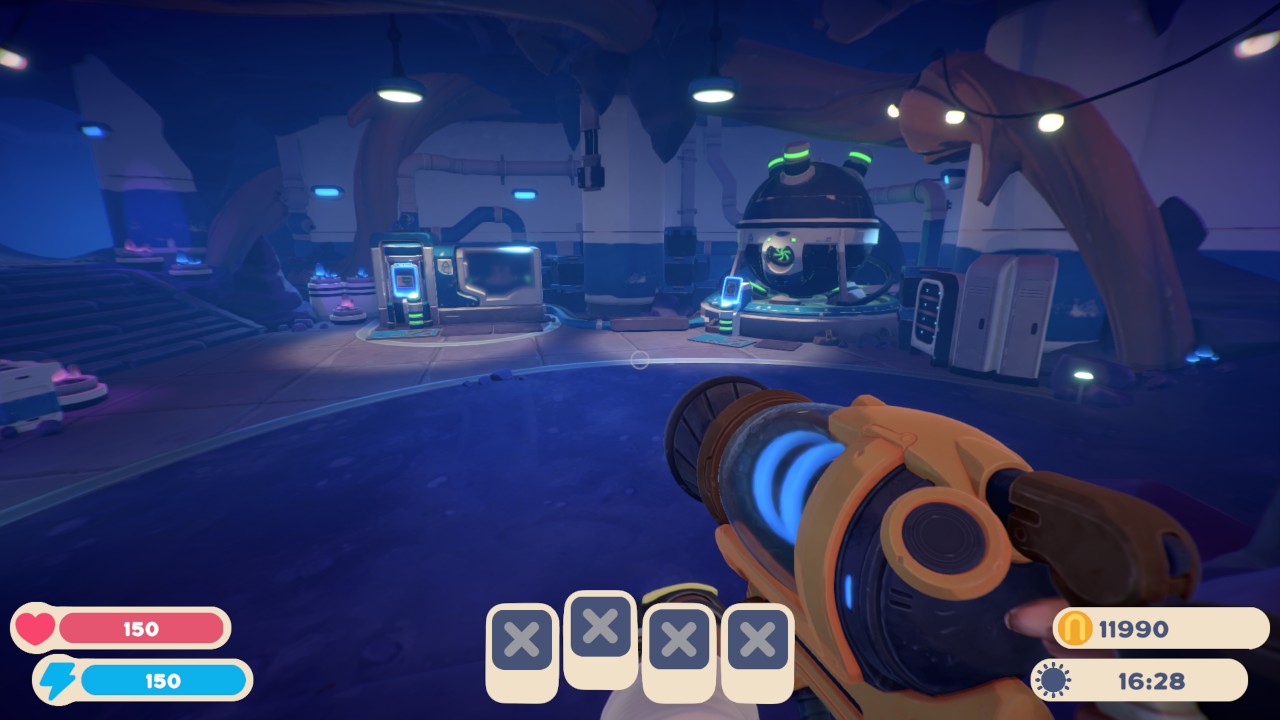Click the third empty vacpack slot

pos(678,641)
